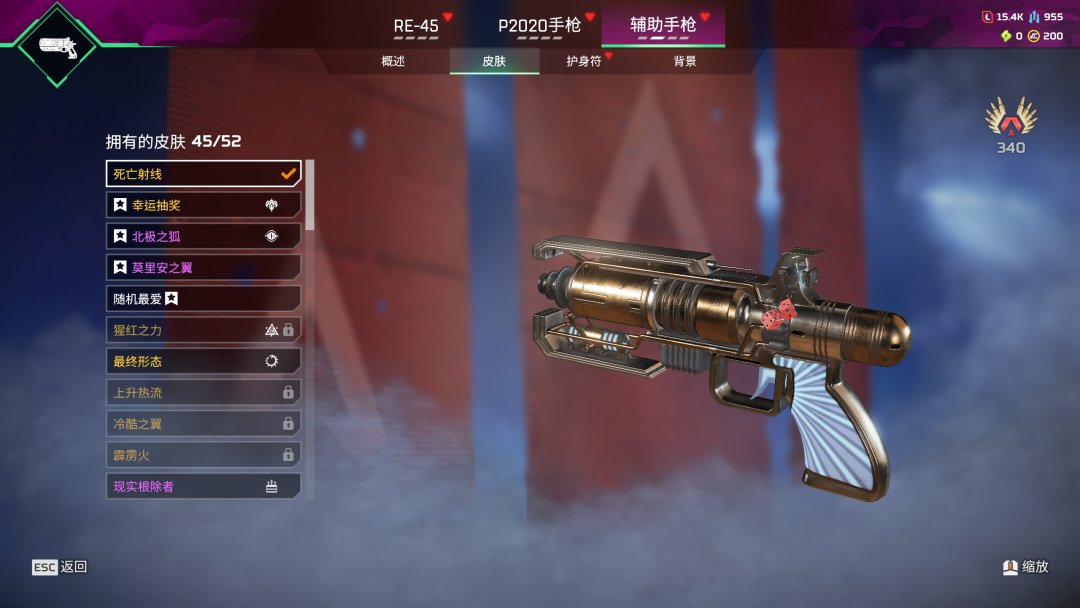
Task: Show the 概述 overview section
Action: [x=393, y=61]
